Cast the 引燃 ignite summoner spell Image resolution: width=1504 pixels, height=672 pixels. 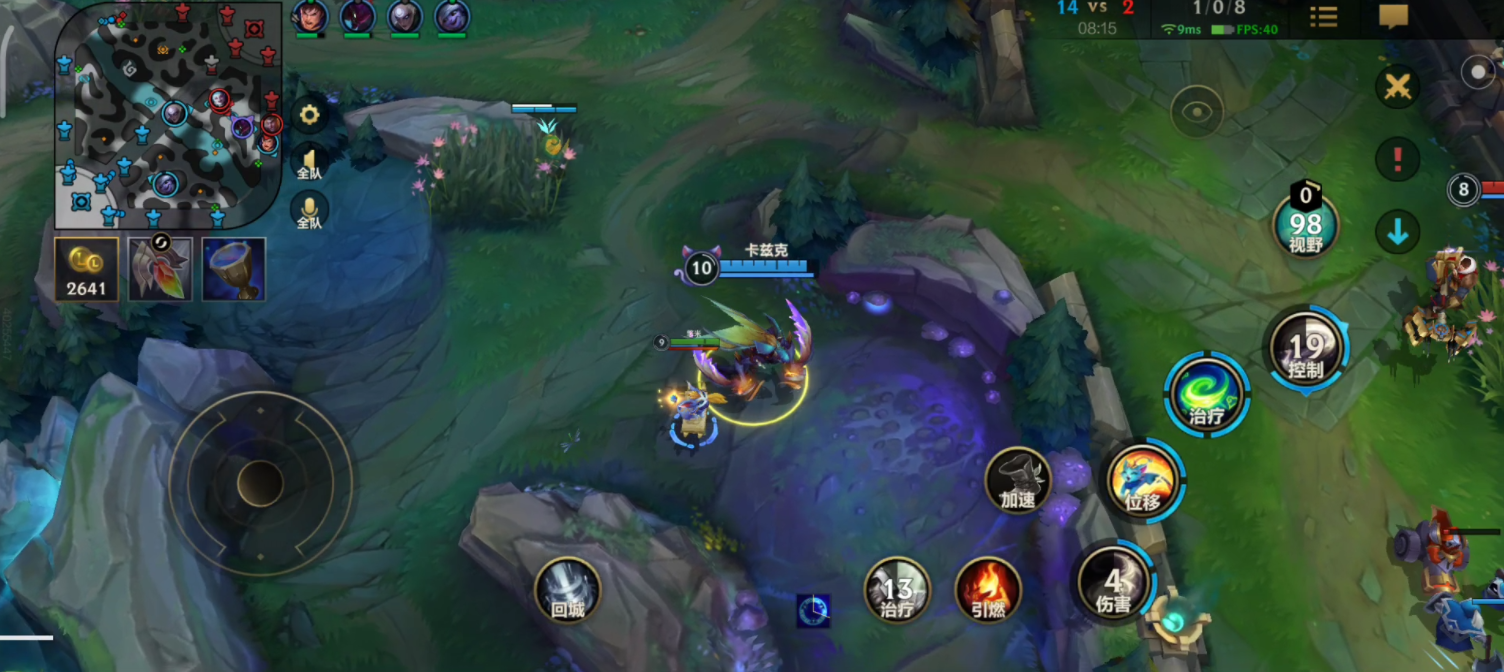point(988,590)
